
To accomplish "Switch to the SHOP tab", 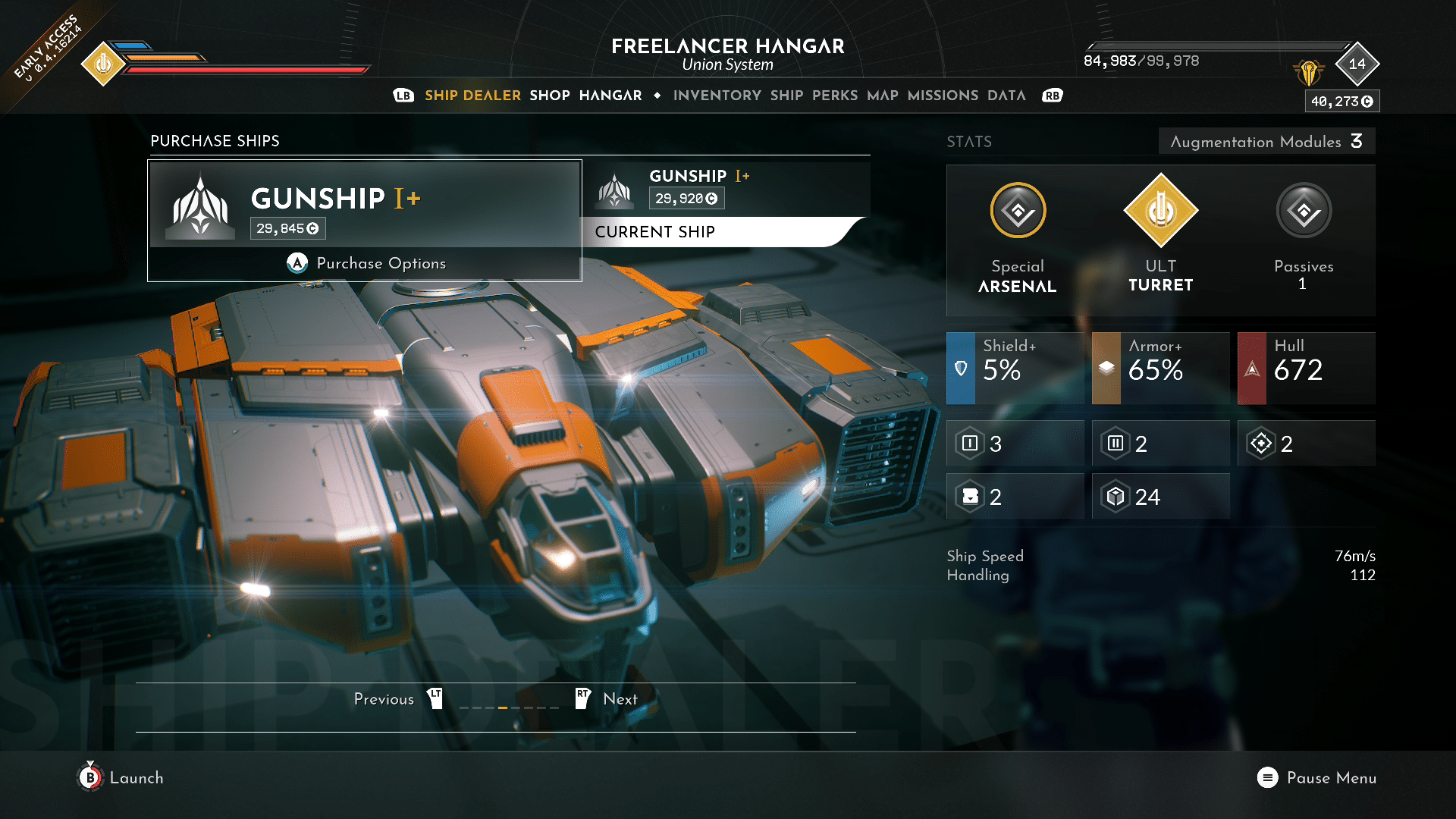I will coord(549,96).
